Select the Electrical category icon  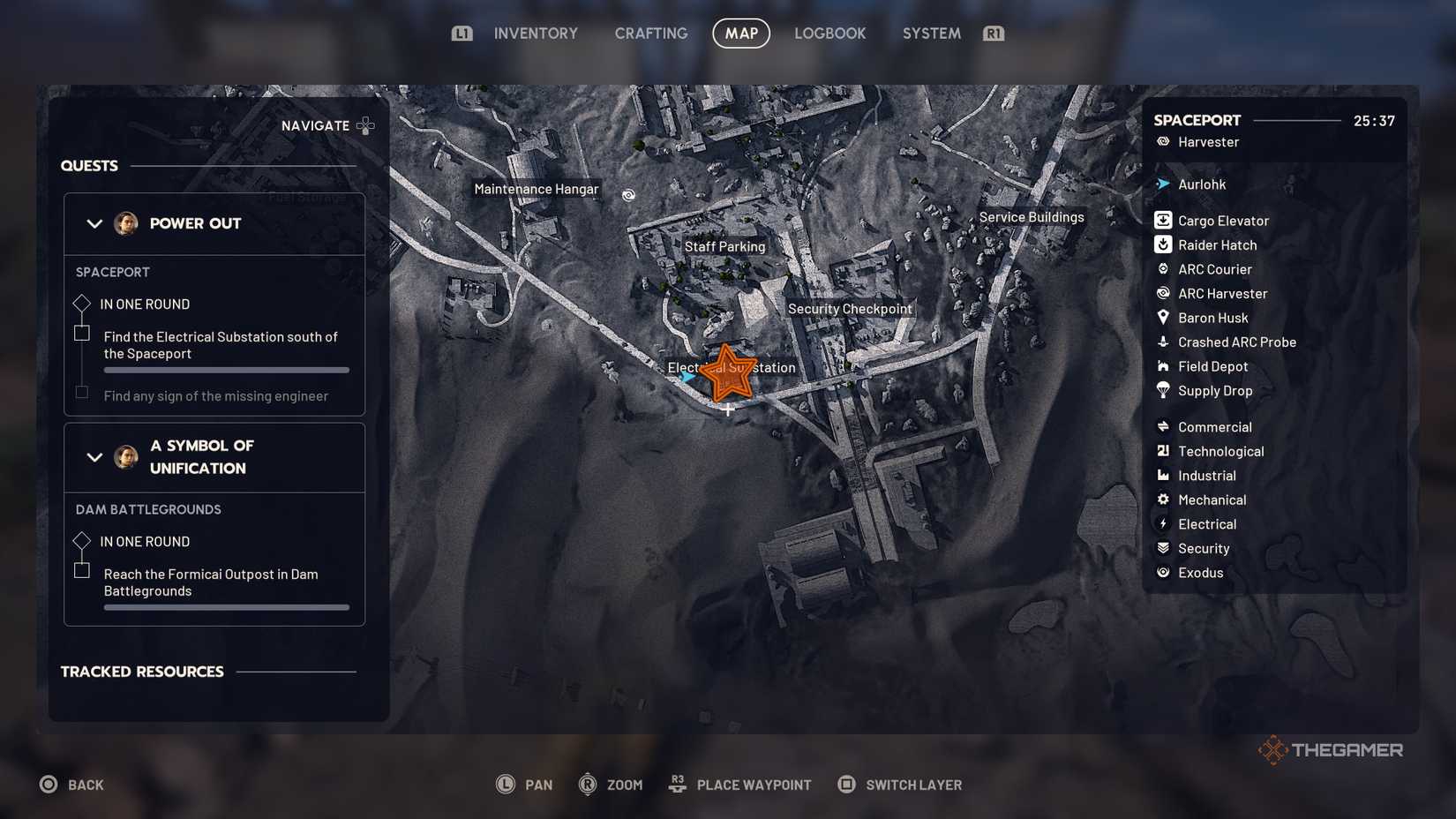[1163, 523]
